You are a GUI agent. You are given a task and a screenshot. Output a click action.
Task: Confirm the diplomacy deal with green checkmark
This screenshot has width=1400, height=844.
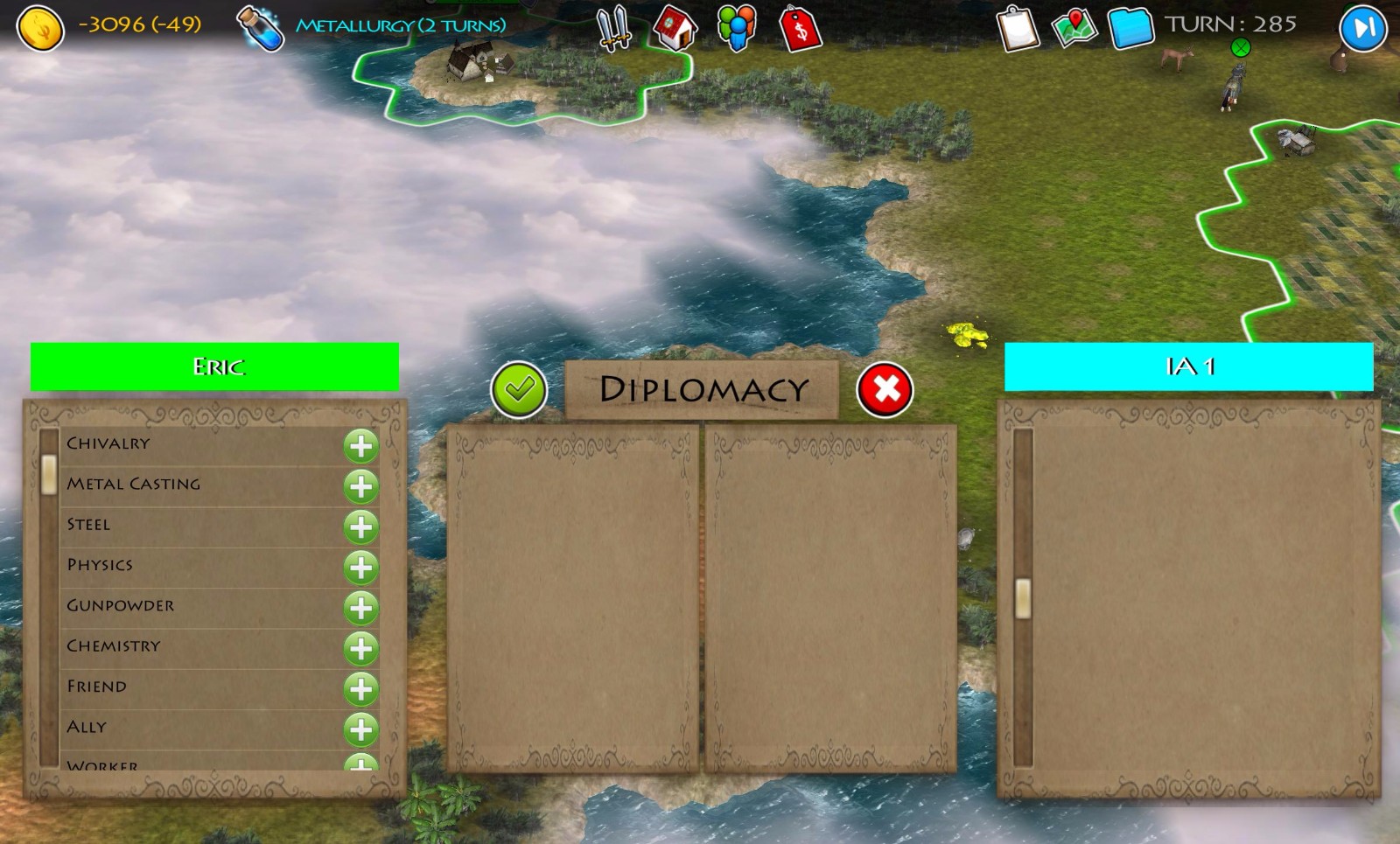(519, 390)
